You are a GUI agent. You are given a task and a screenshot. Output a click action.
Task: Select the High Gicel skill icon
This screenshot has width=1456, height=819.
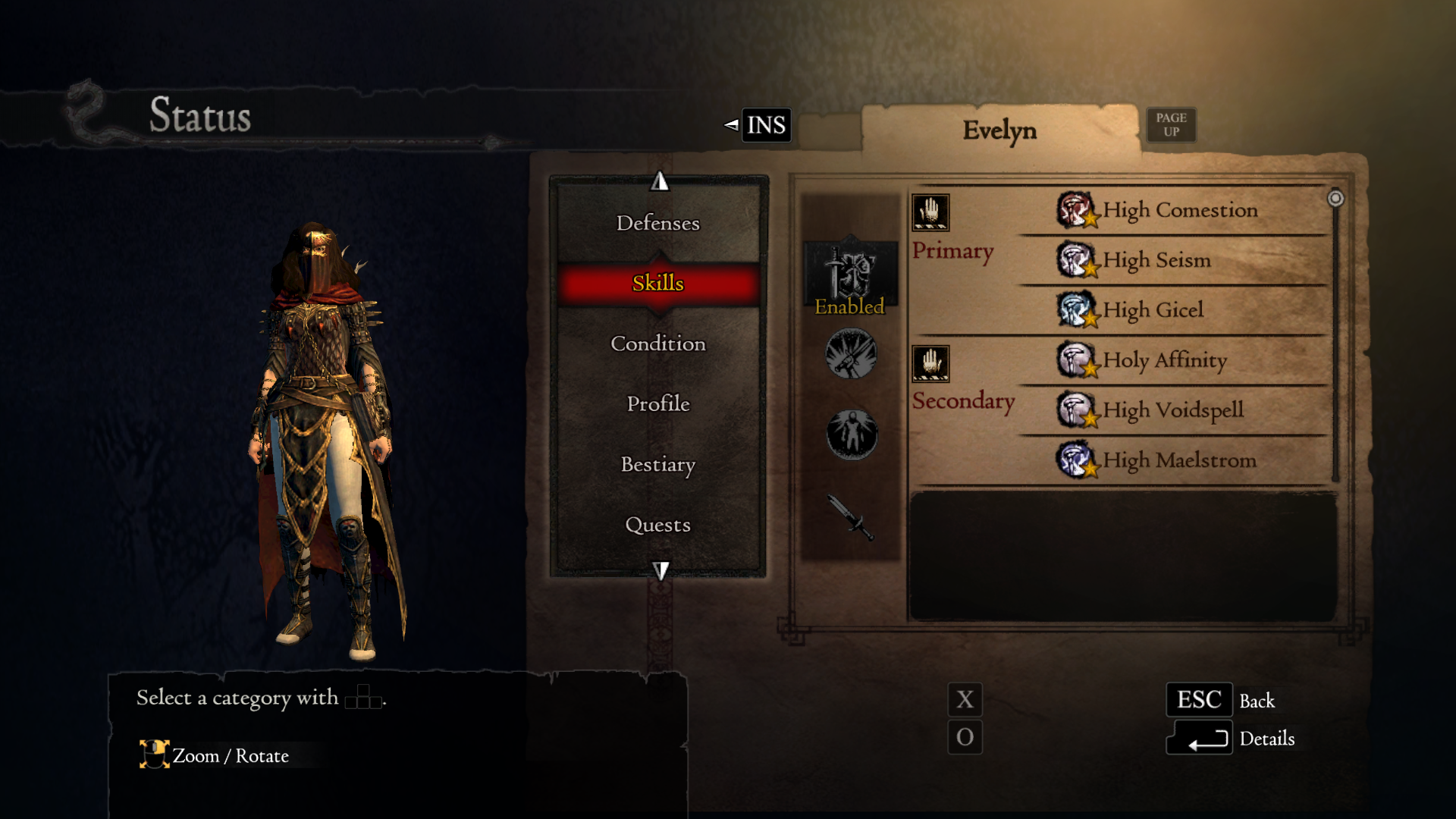coord(1078,310)
